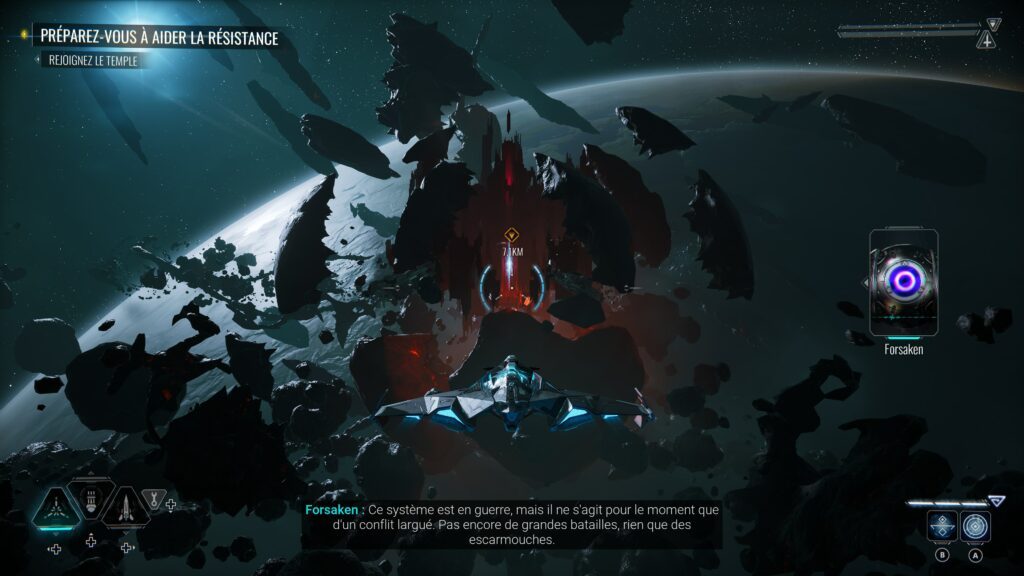1024x576 pixels.
Task: Activate the circular ship device ability icon
Action: click(x=975, y=526)
